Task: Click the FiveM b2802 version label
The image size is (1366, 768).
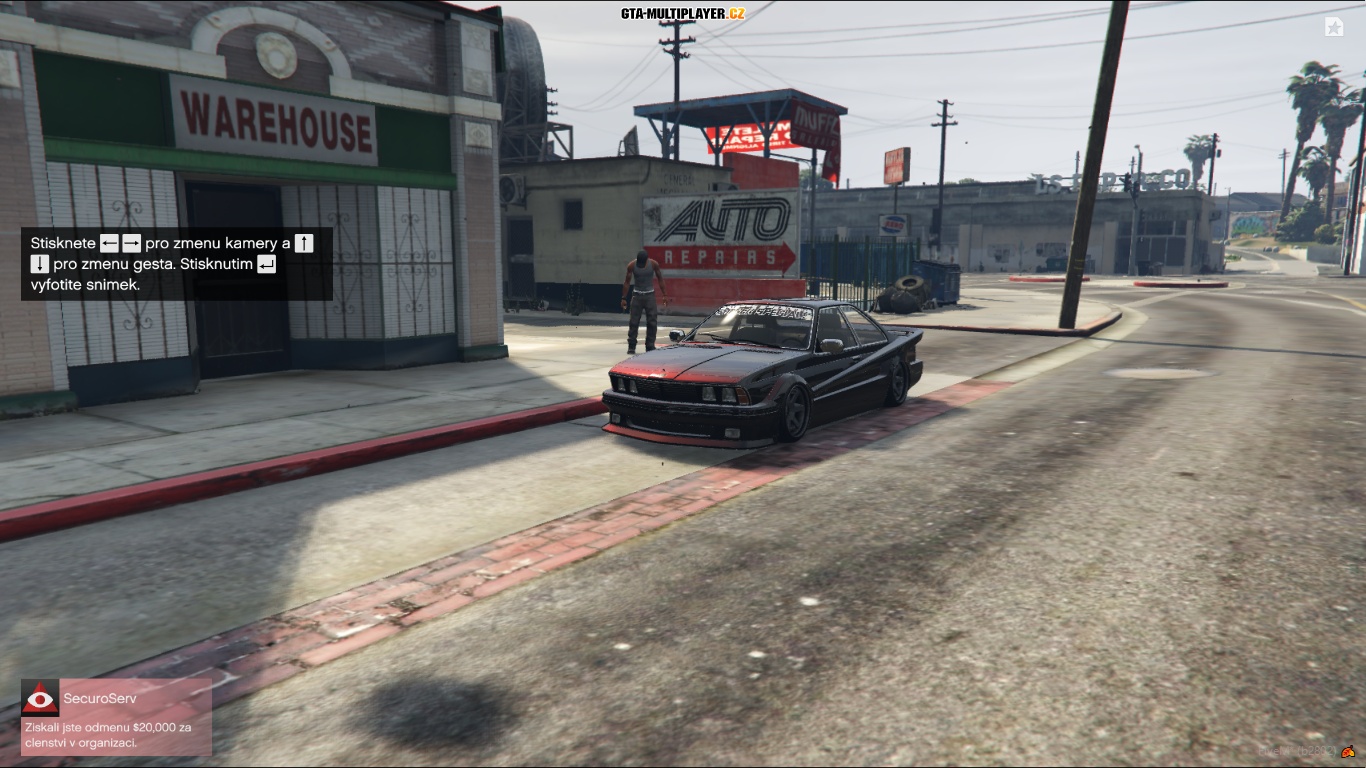Action: coord(1297,752)
